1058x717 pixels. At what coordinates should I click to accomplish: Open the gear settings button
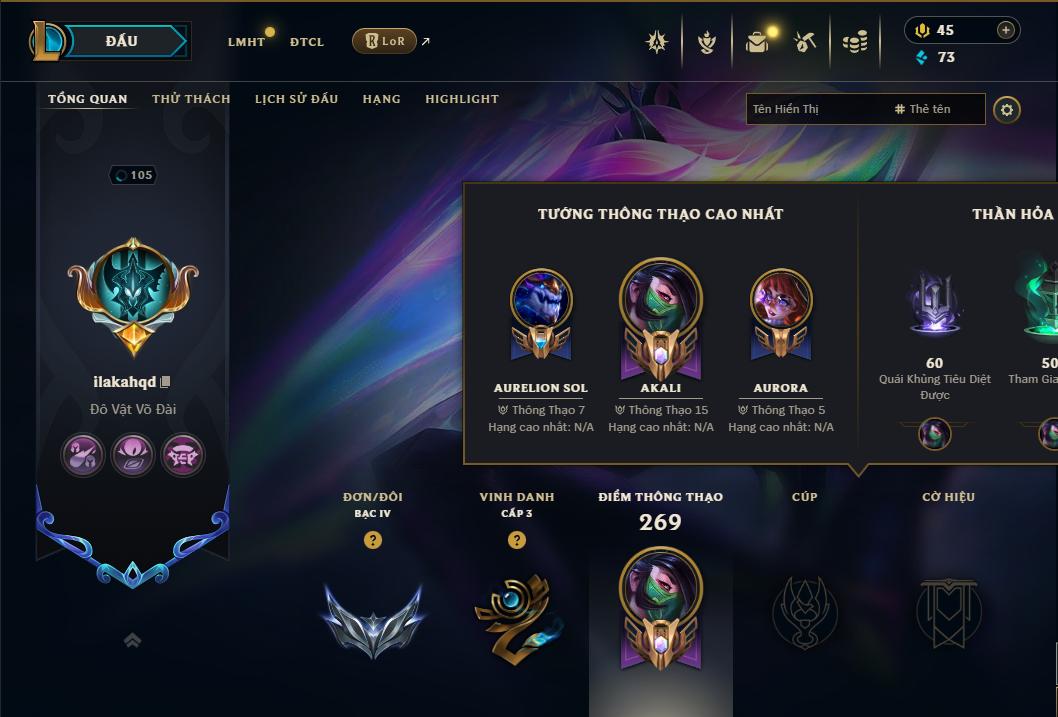tap(1007, 109)
